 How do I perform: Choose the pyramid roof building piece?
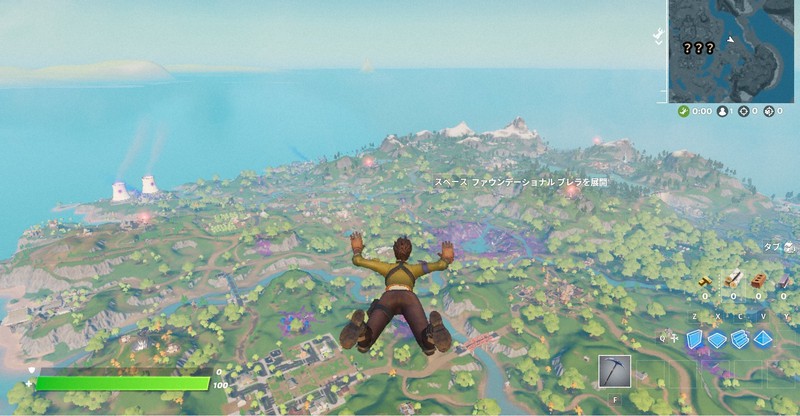tap(763, 340)
